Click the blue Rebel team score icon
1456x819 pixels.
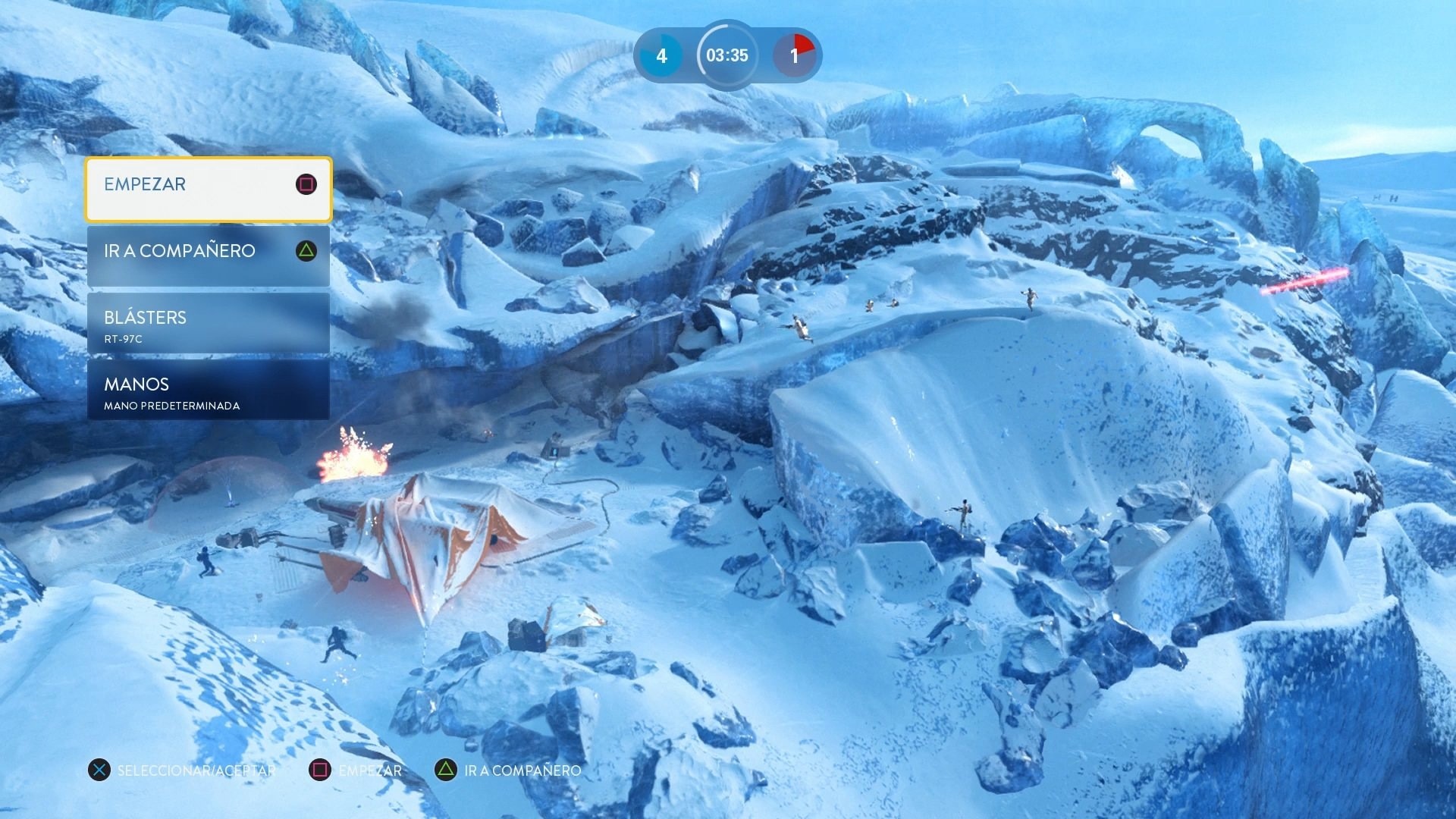click(x=661, y=55)
